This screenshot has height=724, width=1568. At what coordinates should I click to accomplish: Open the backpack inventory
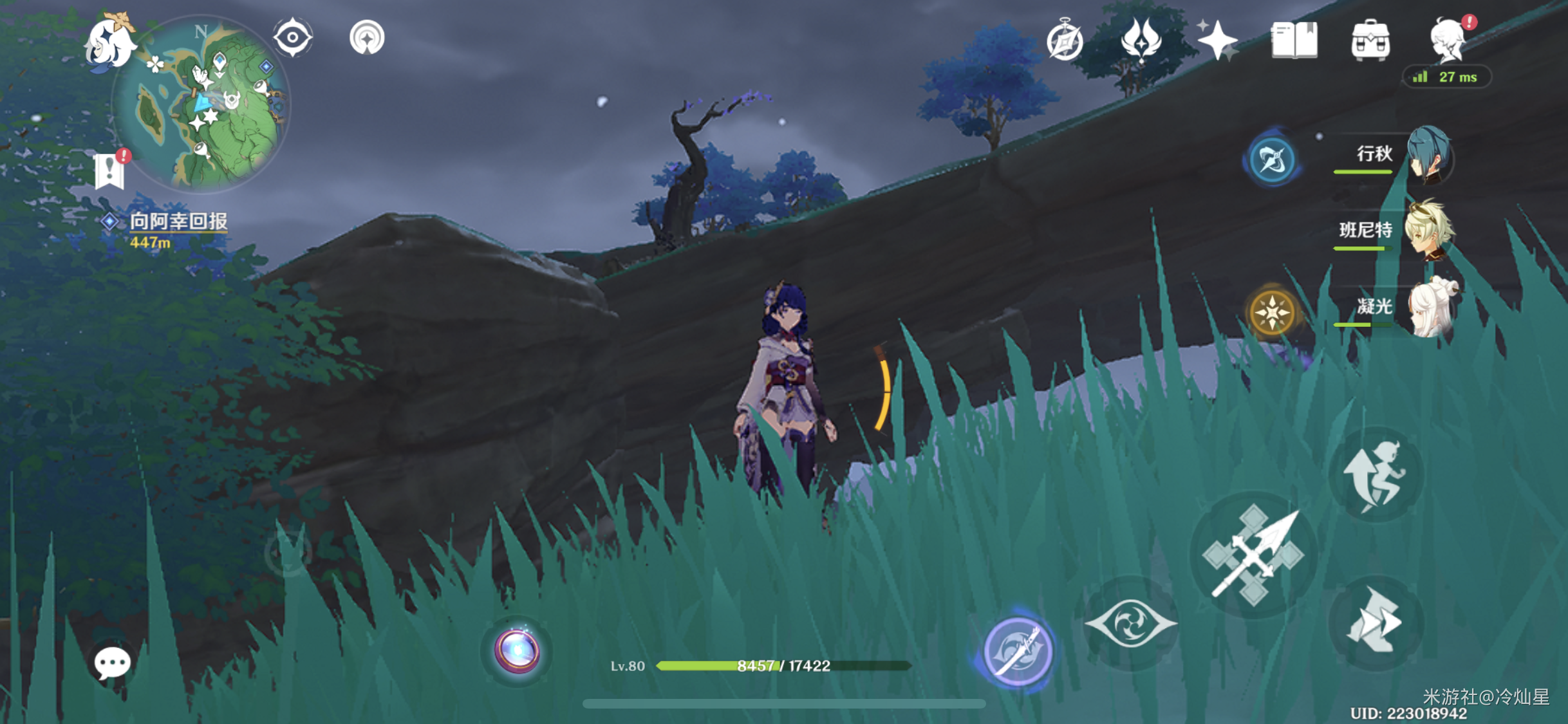(1370, 41)
